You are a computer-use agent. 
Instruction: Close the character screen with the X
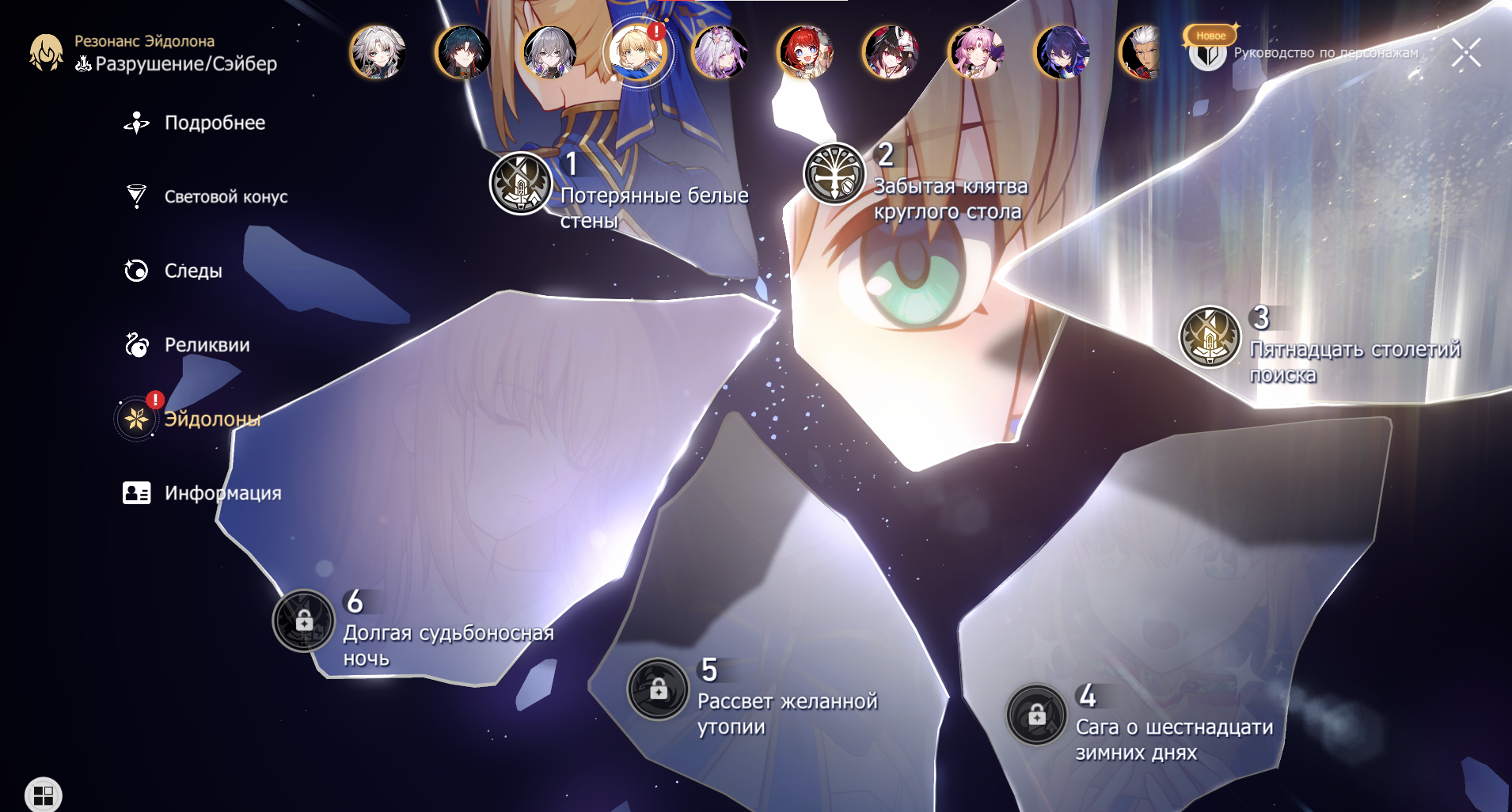pyautogui.click(x=1465, y=53)
